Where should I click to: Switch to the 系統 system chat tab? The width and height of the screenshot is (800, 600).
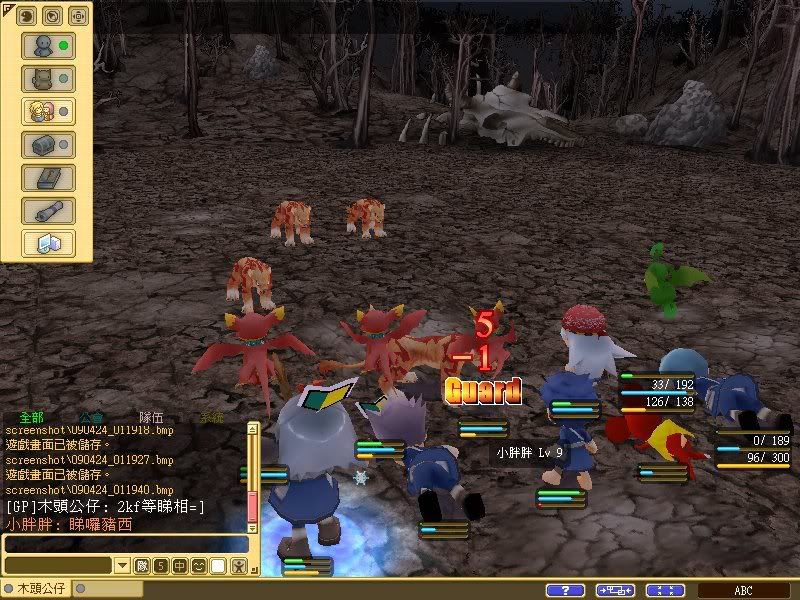point(211,417)
